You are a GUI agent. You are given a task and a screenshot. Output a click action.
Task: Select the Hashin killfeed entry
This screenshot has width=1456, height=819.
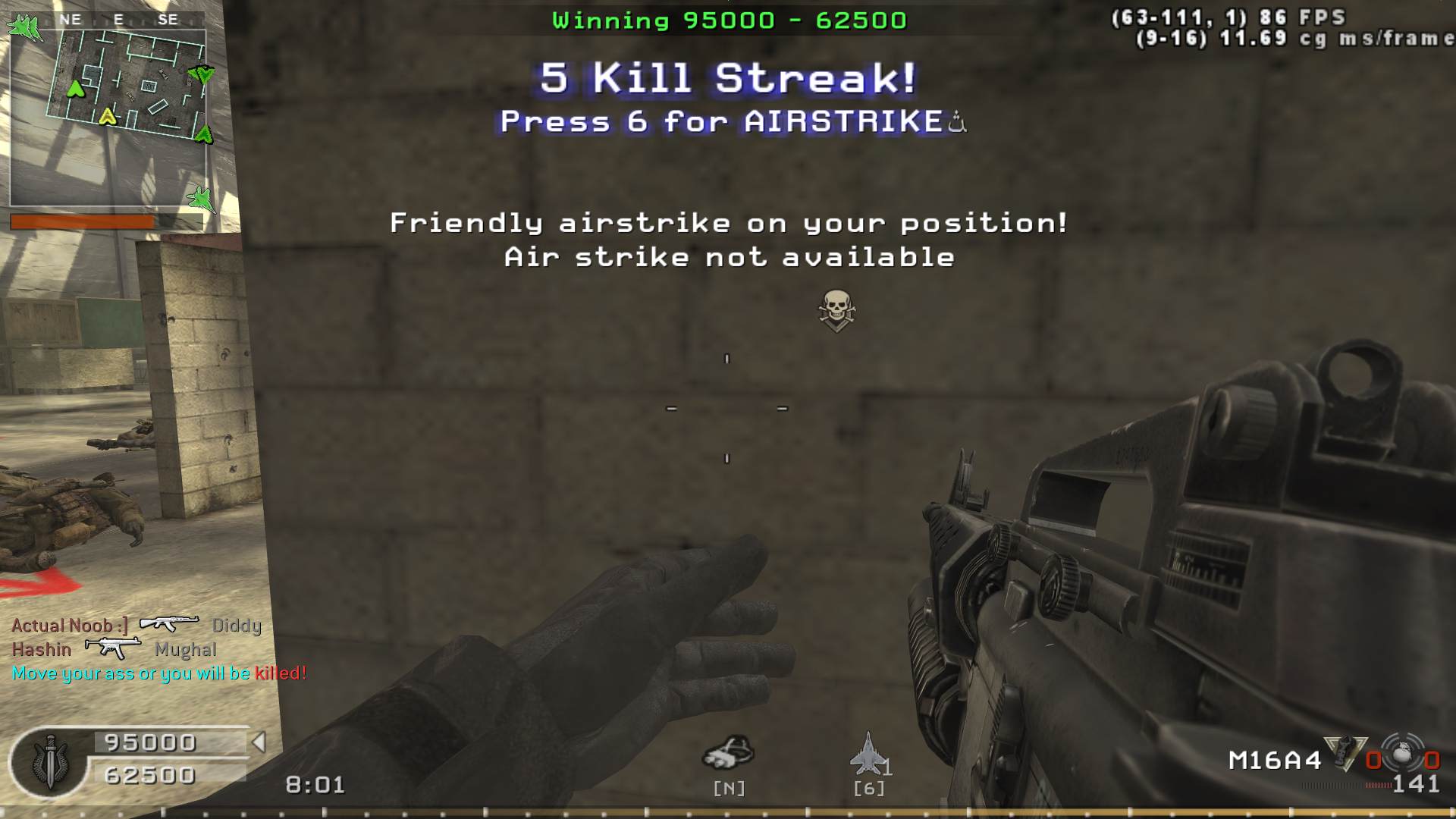point(42,650)
